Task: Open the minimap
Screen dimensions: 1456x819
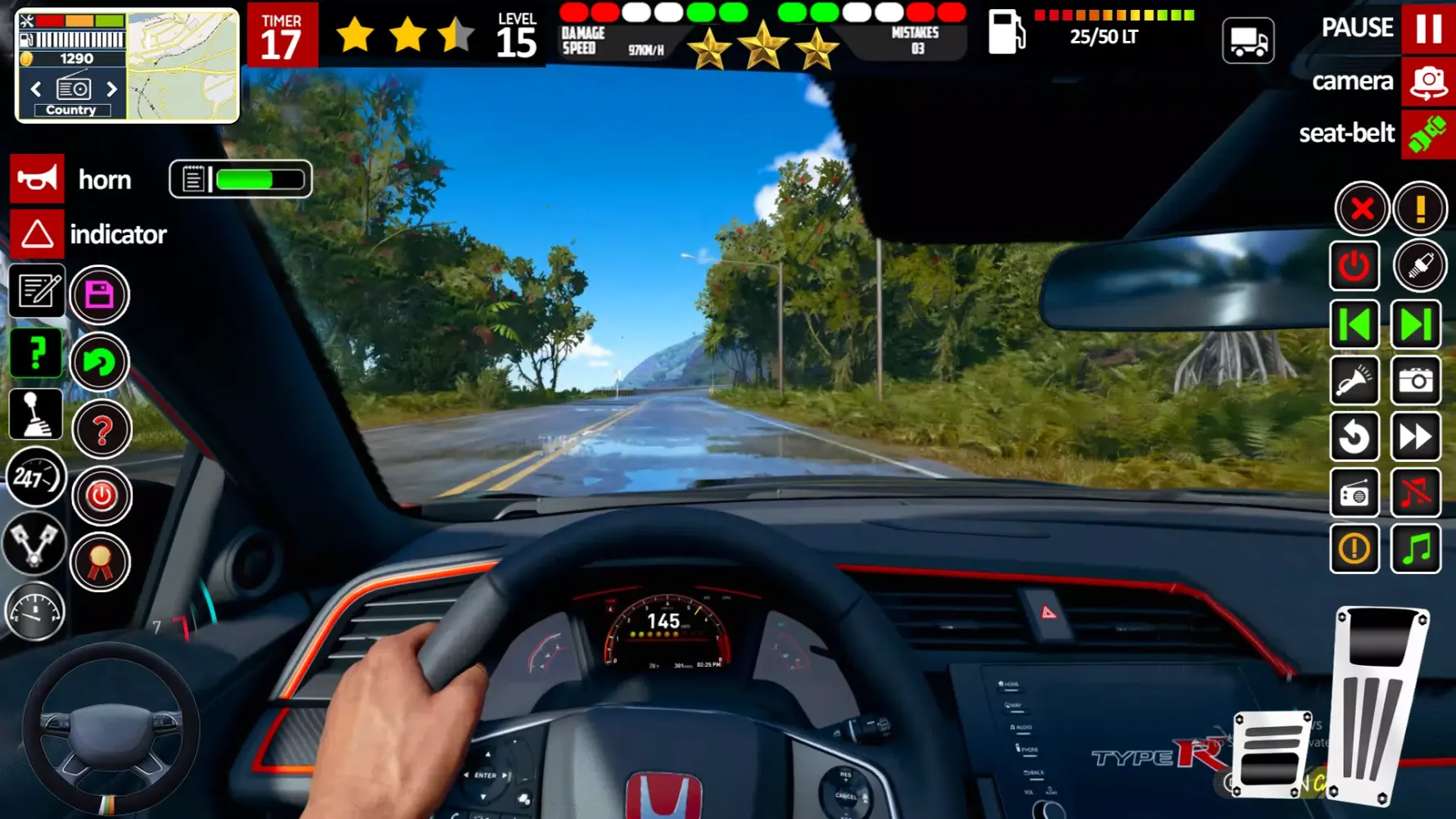Action: (183, 66)
